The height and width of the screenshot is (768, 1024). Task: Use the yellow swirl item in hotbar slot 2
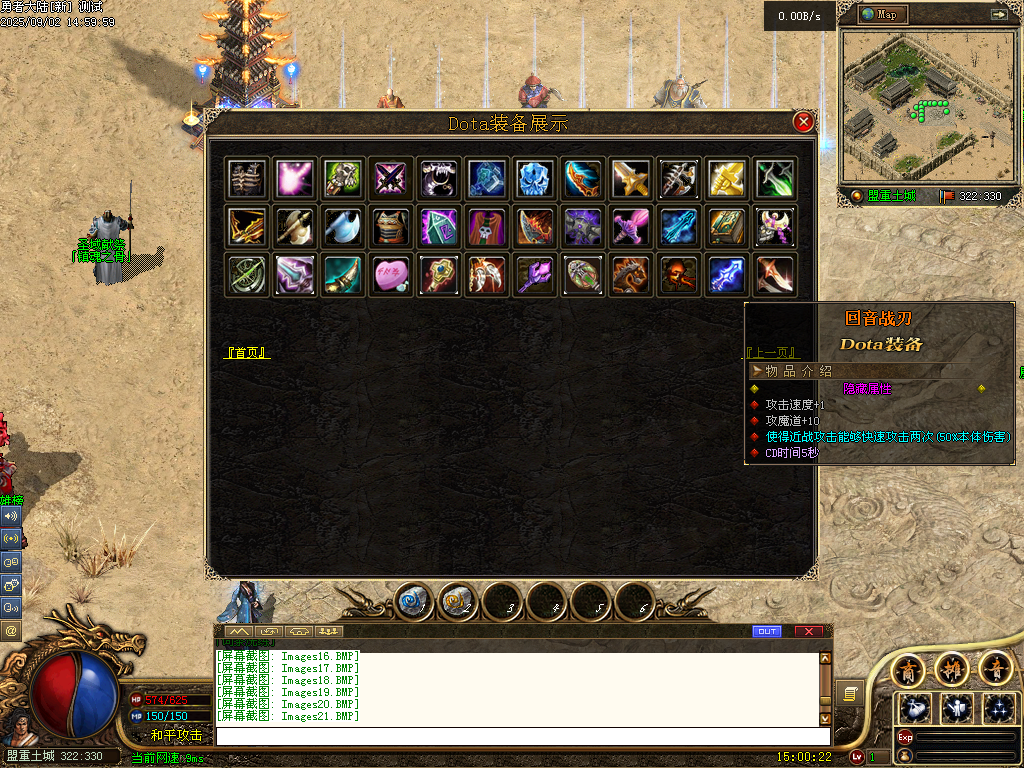[x=457, y=602]
